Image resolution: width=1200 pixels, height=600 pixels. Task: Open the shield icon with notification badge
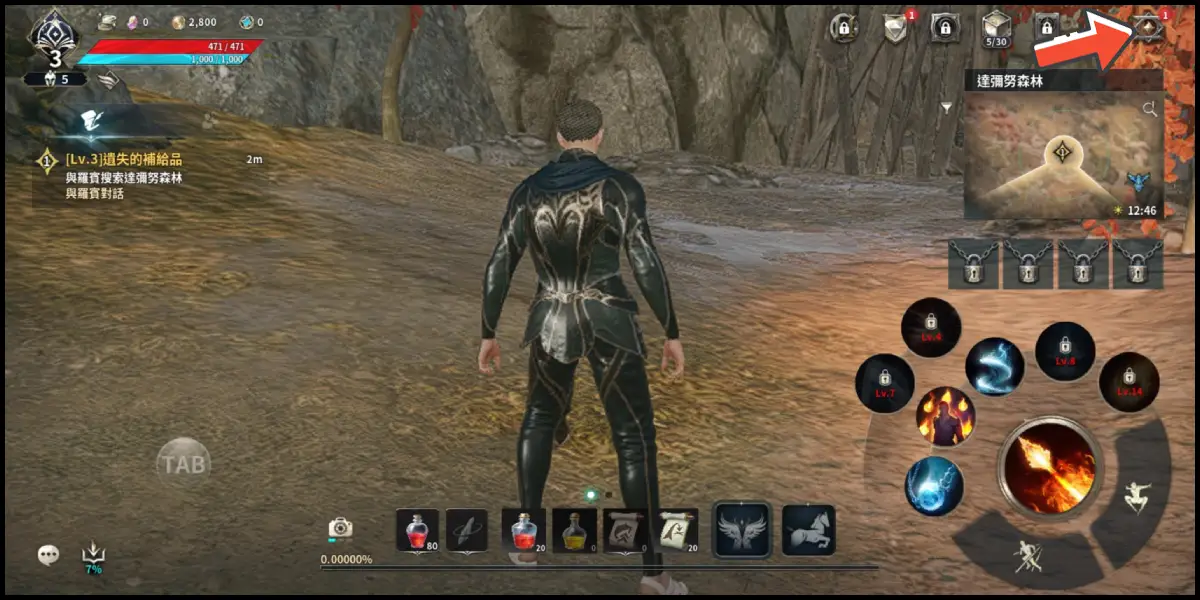coord(896,28)
